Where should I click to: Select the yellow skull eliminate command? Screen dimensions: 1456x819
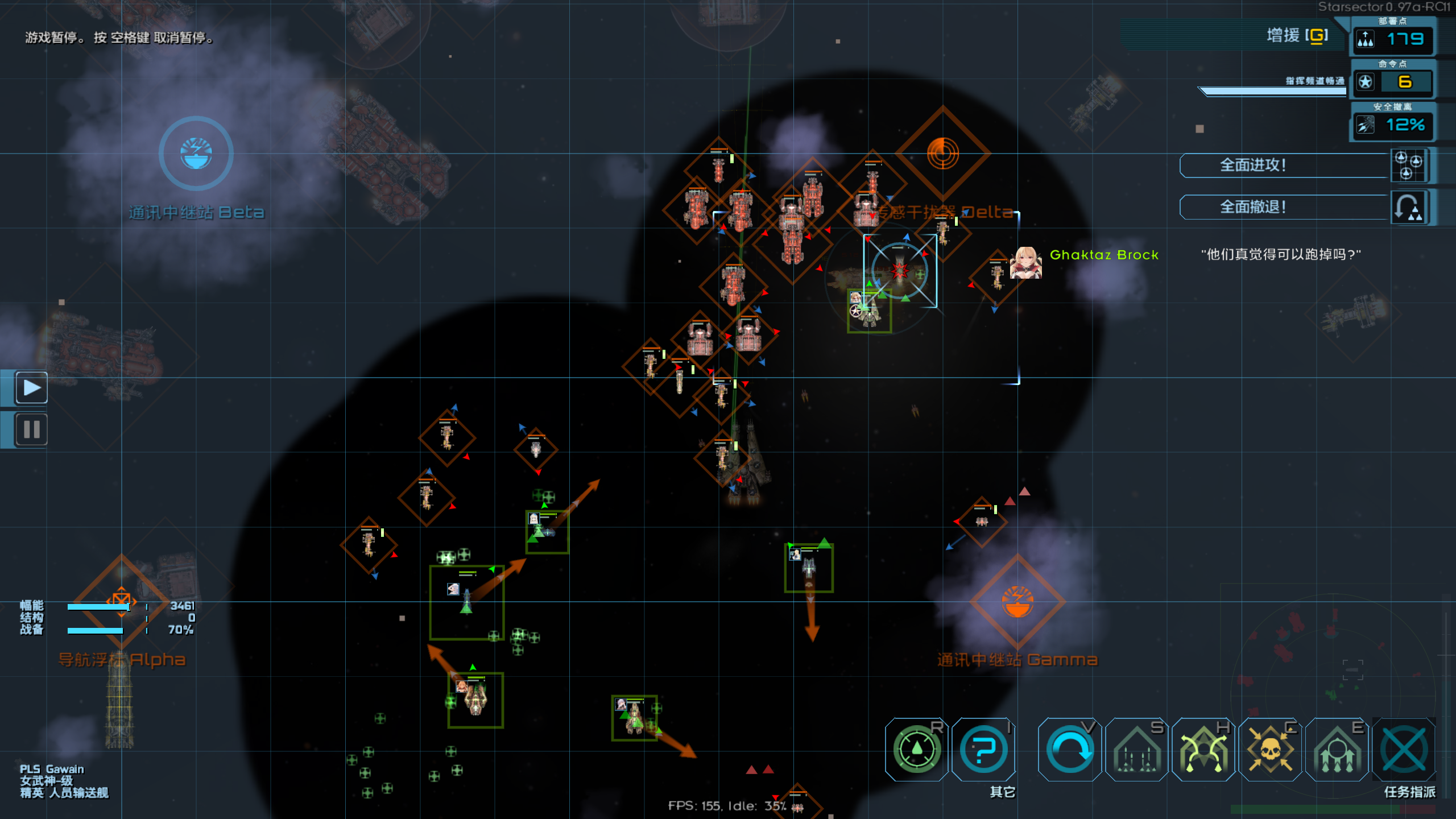pos(1270,750)
